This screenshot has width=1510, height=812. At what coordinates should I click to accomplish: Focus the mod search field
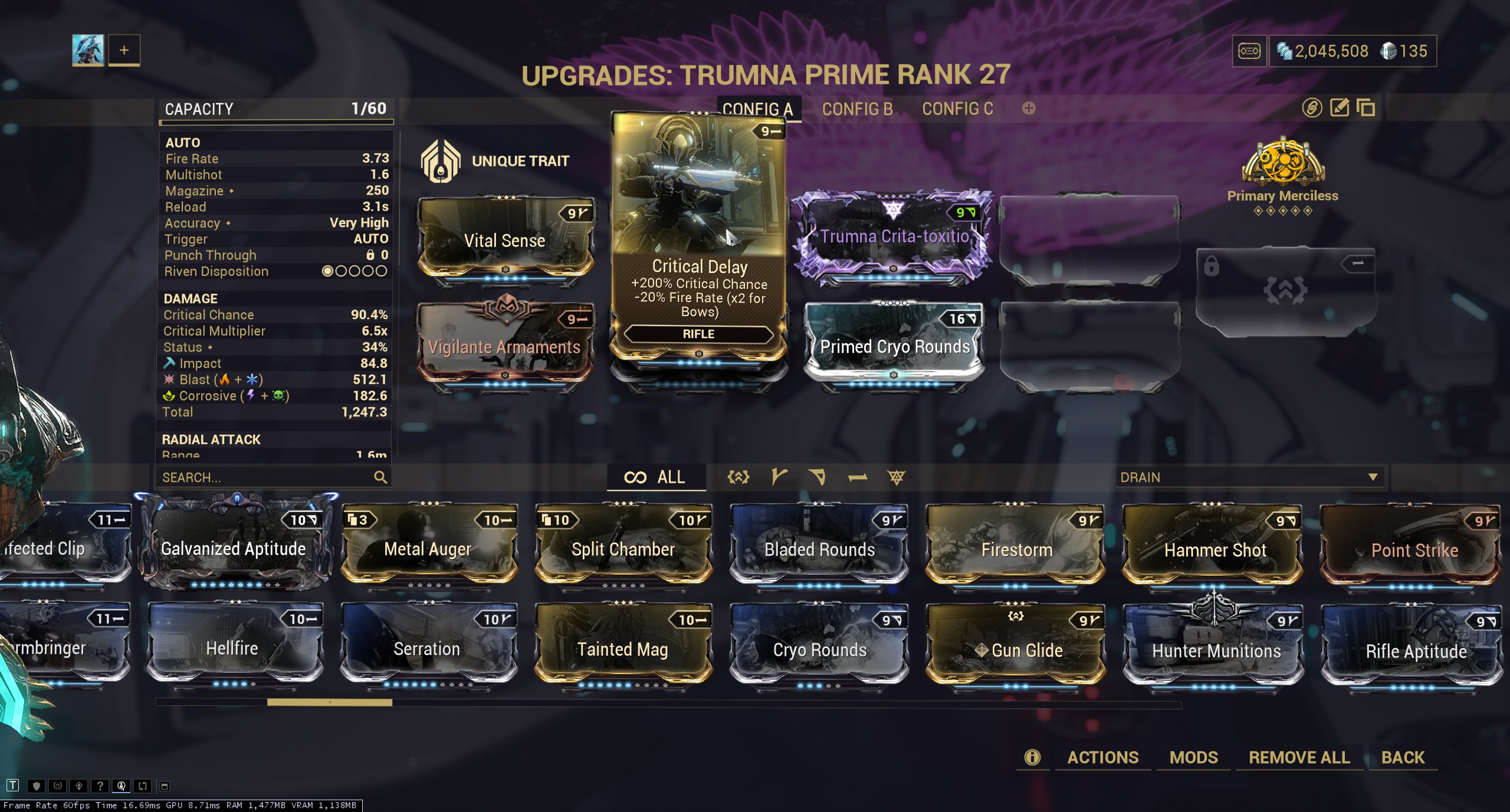click(265, 477)
